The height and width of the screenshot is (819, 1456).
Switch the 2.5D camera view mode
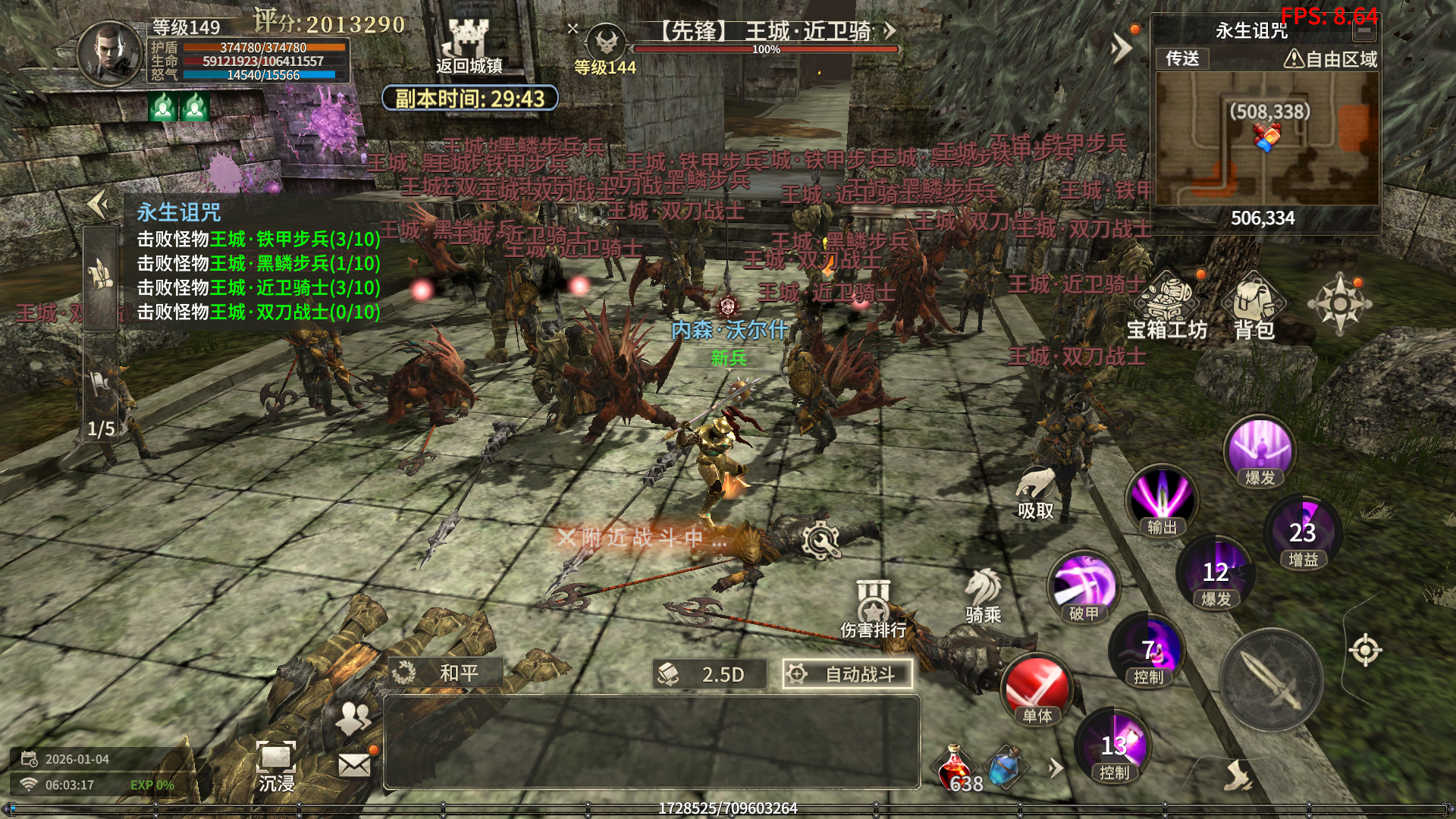709,674
